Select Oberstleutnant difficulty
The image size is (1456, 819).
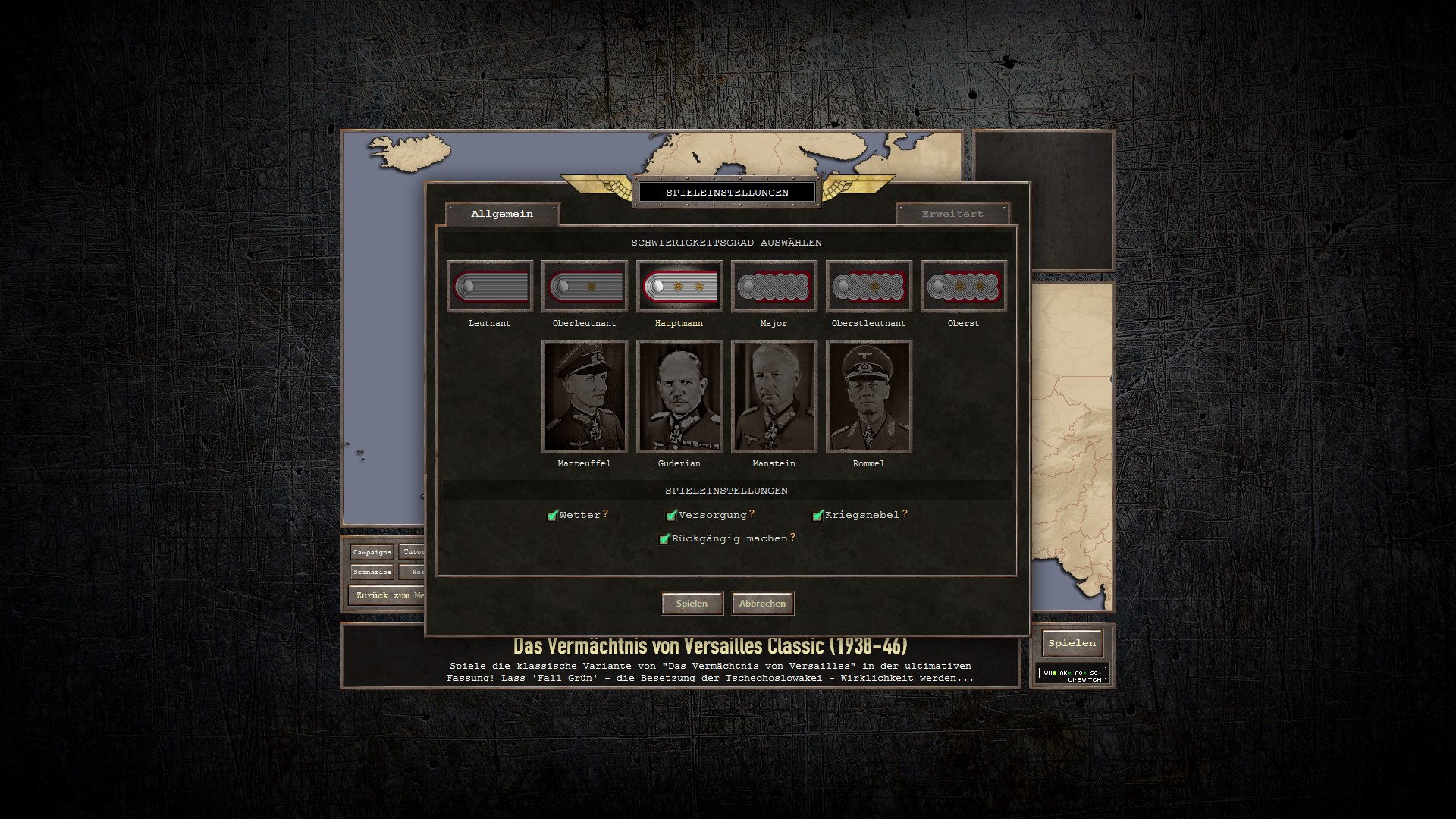click(868, 287)
